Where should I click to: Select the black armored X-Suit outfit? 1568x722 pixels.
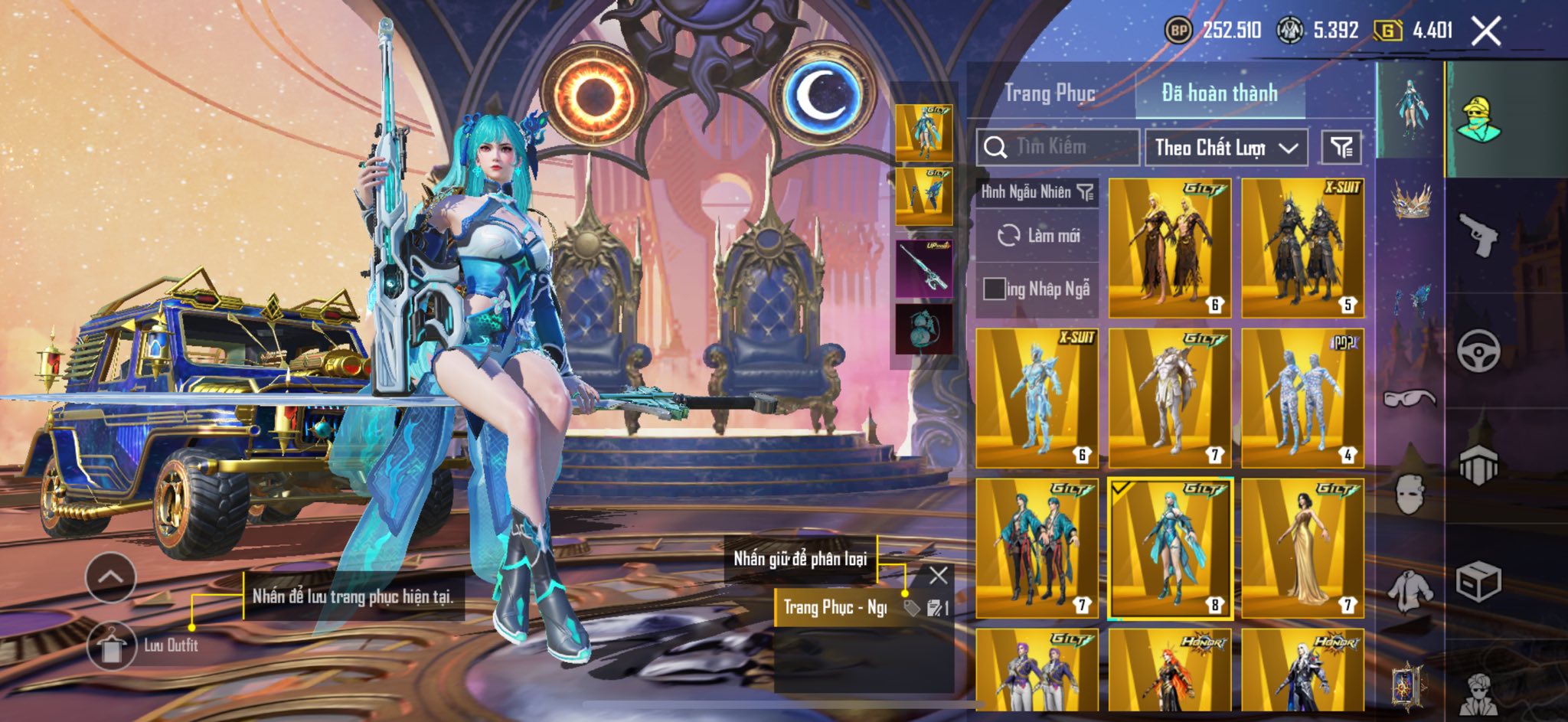[x=1302, y=247]
